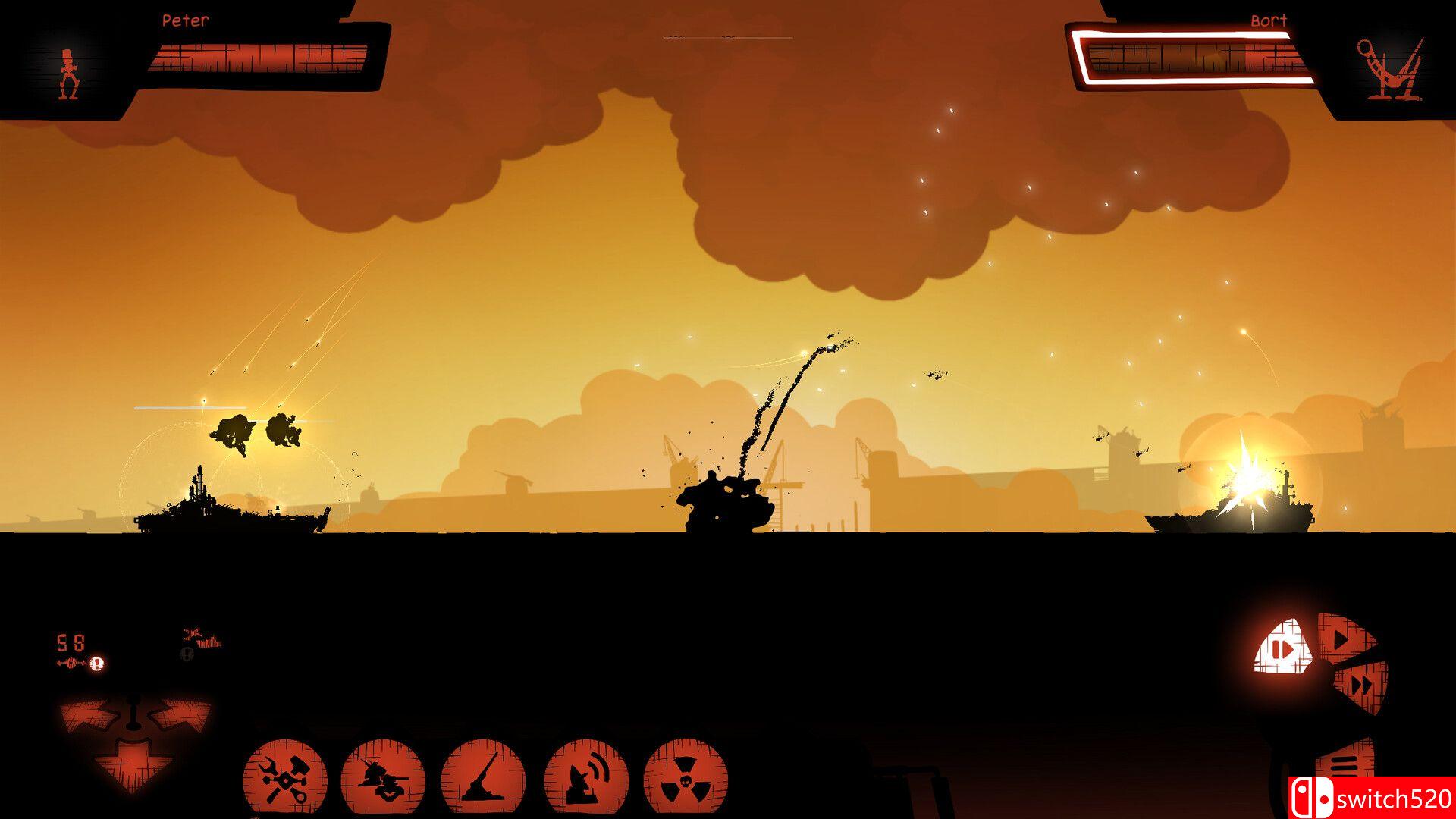Viewport: 1456px width, 819px height.
Task: Open the repair tools build menu
Action: 284,780
